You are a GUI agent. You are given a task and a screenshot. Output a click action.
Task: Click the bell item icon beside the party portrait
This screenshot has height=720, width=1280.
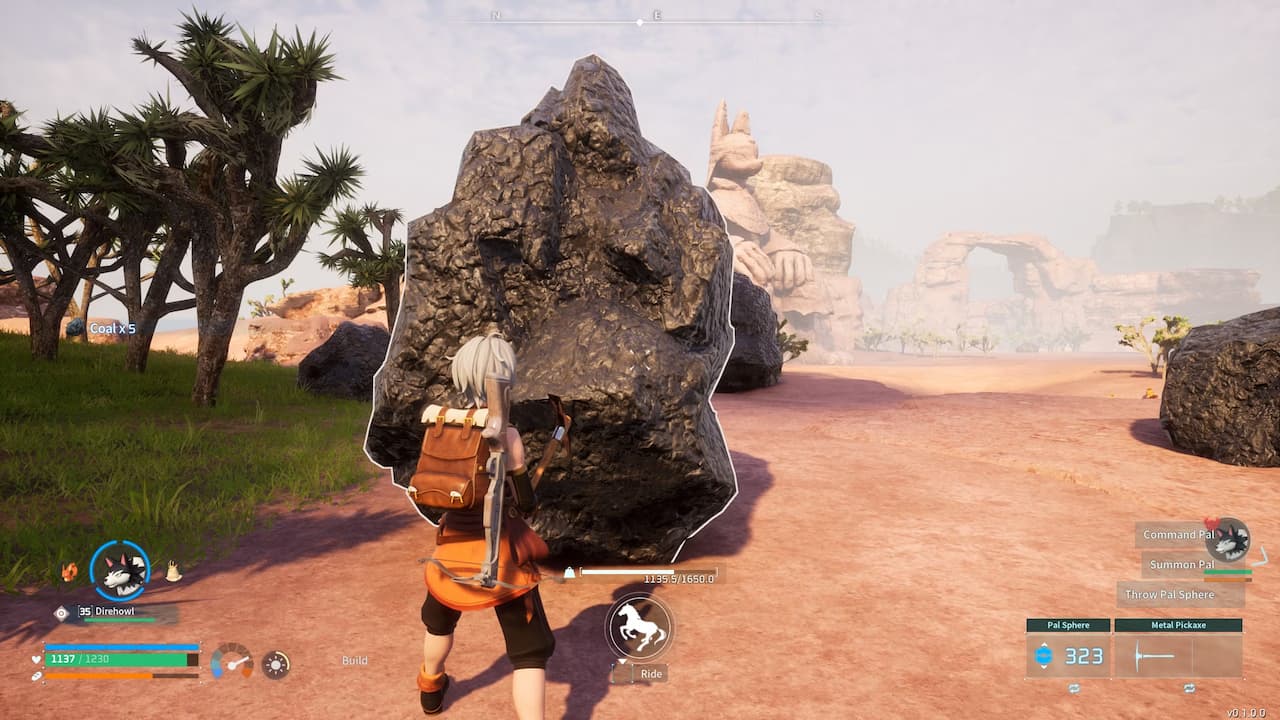tap(172, 571)
